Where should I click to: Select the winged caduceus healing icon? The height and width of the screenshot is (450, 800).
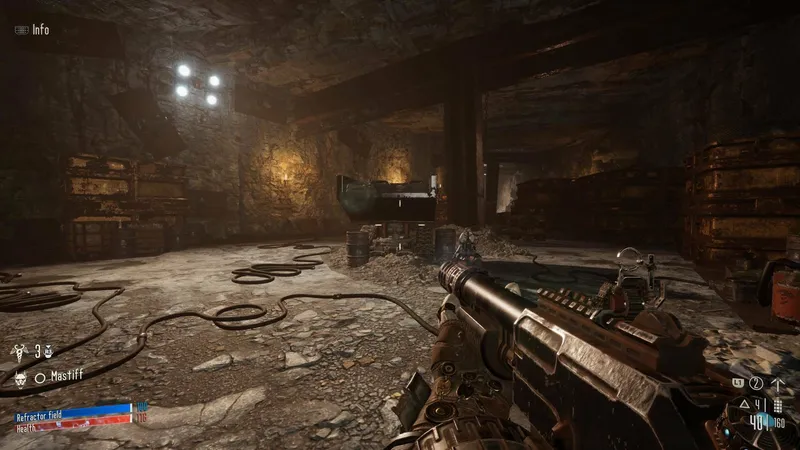[x=20, y=352]
